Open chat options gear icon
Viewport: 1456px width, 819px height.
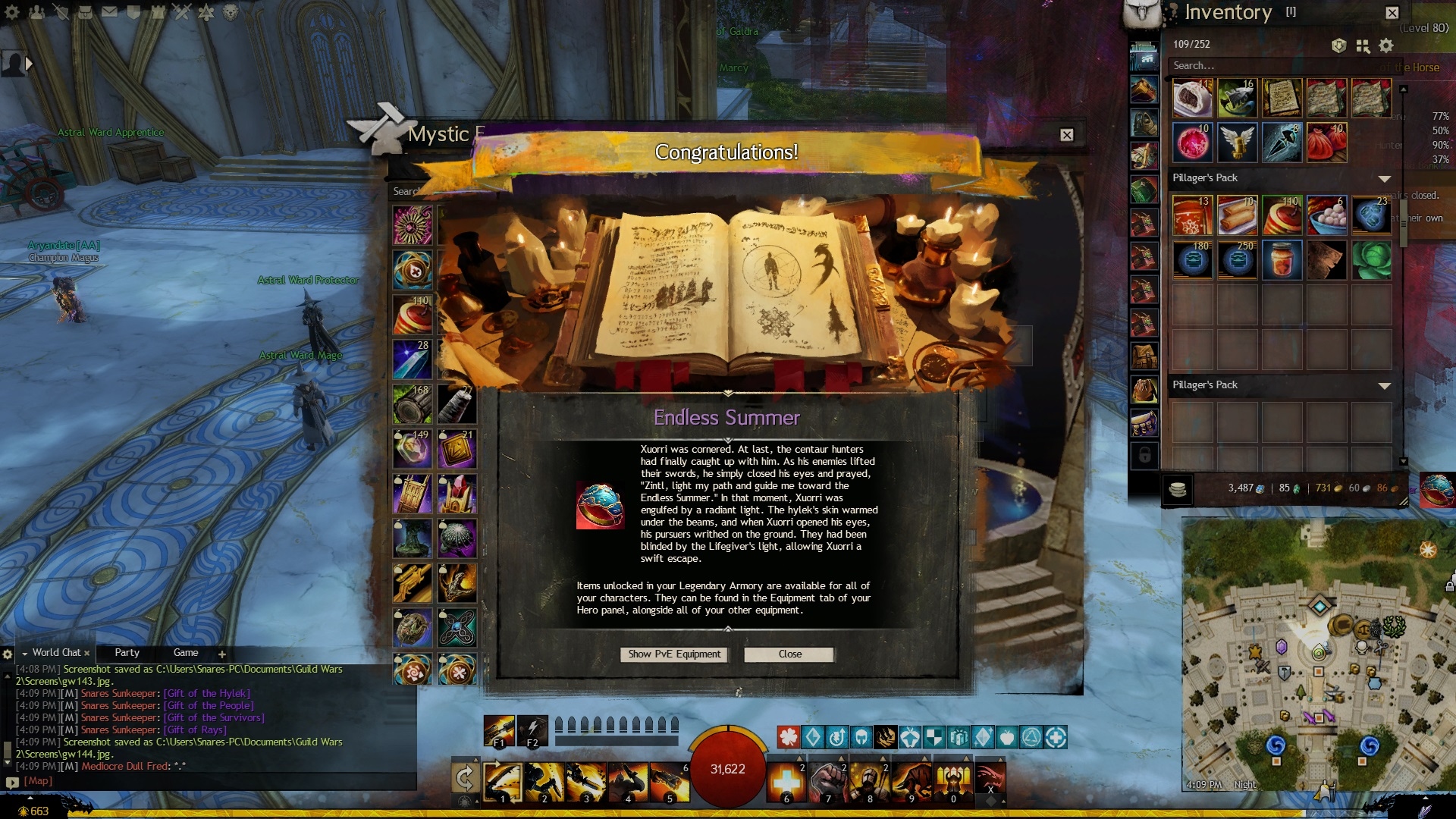(x=8, y=654)
